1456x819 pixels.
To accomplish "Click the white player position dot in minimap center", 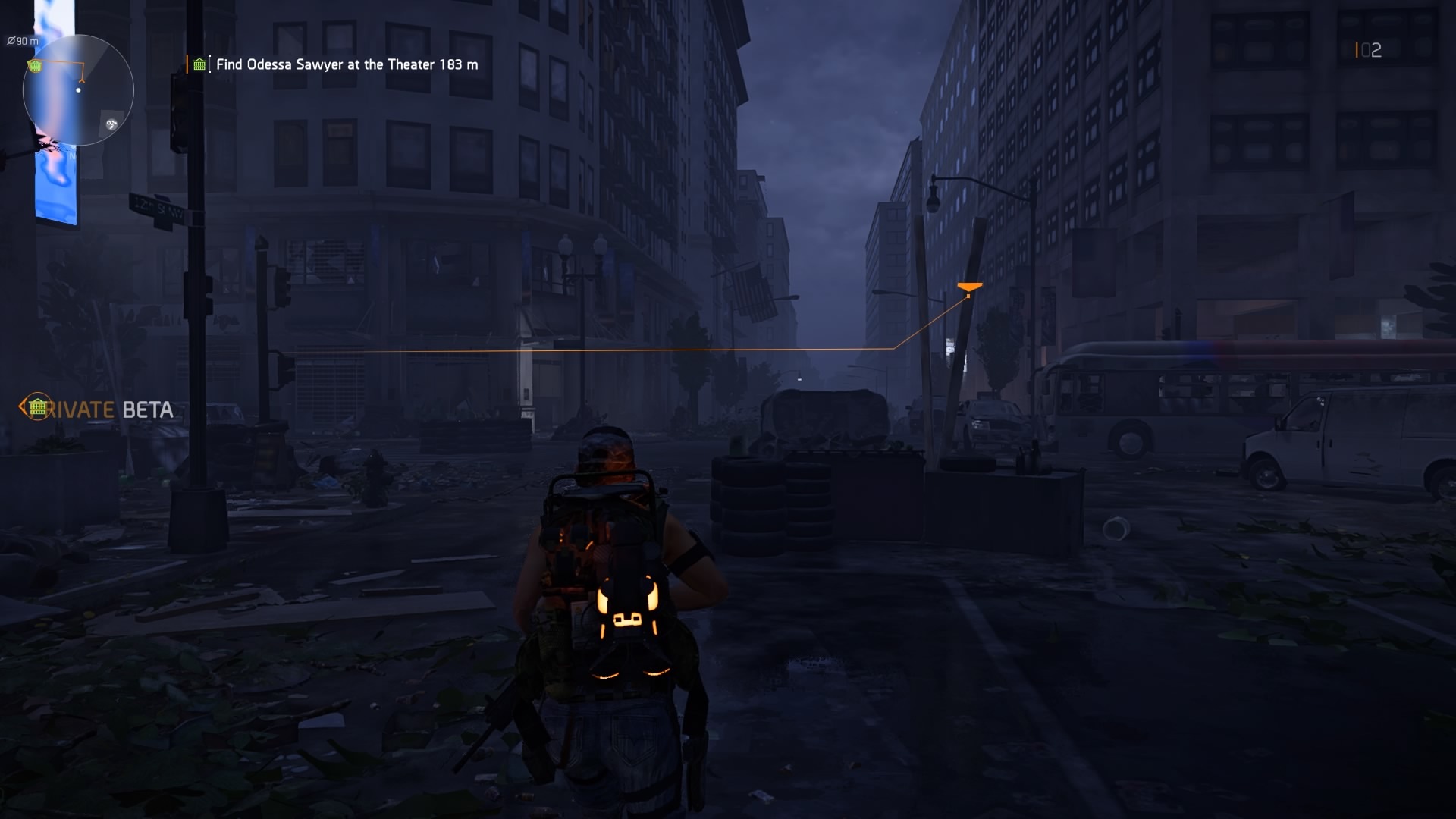I will point(78,90).
